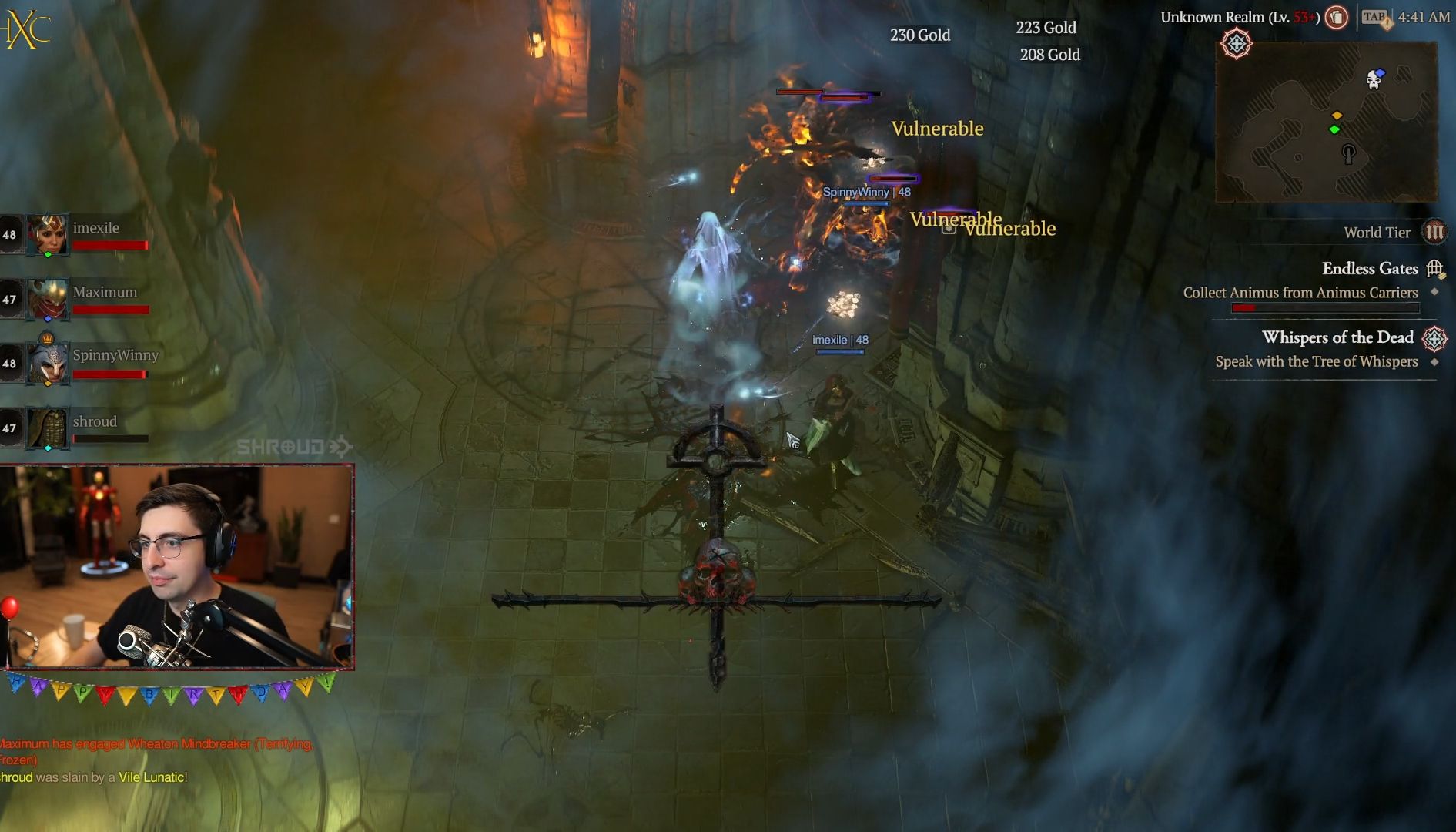The image size is (1456, 832).
Task: Click the Whispers emblem above the minimap
Action: point(1237,44)
